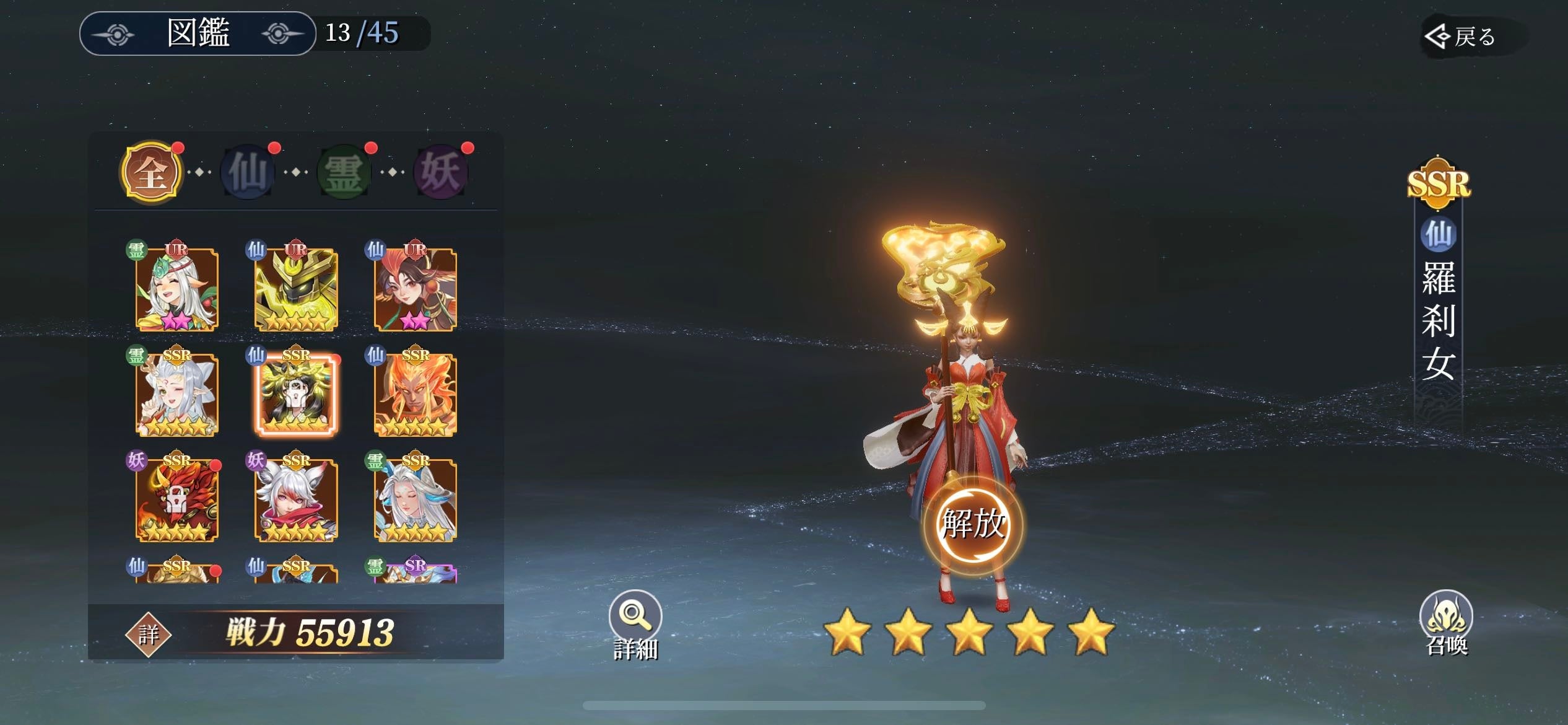Switch to the 霊 category tab

coord(344,172)
